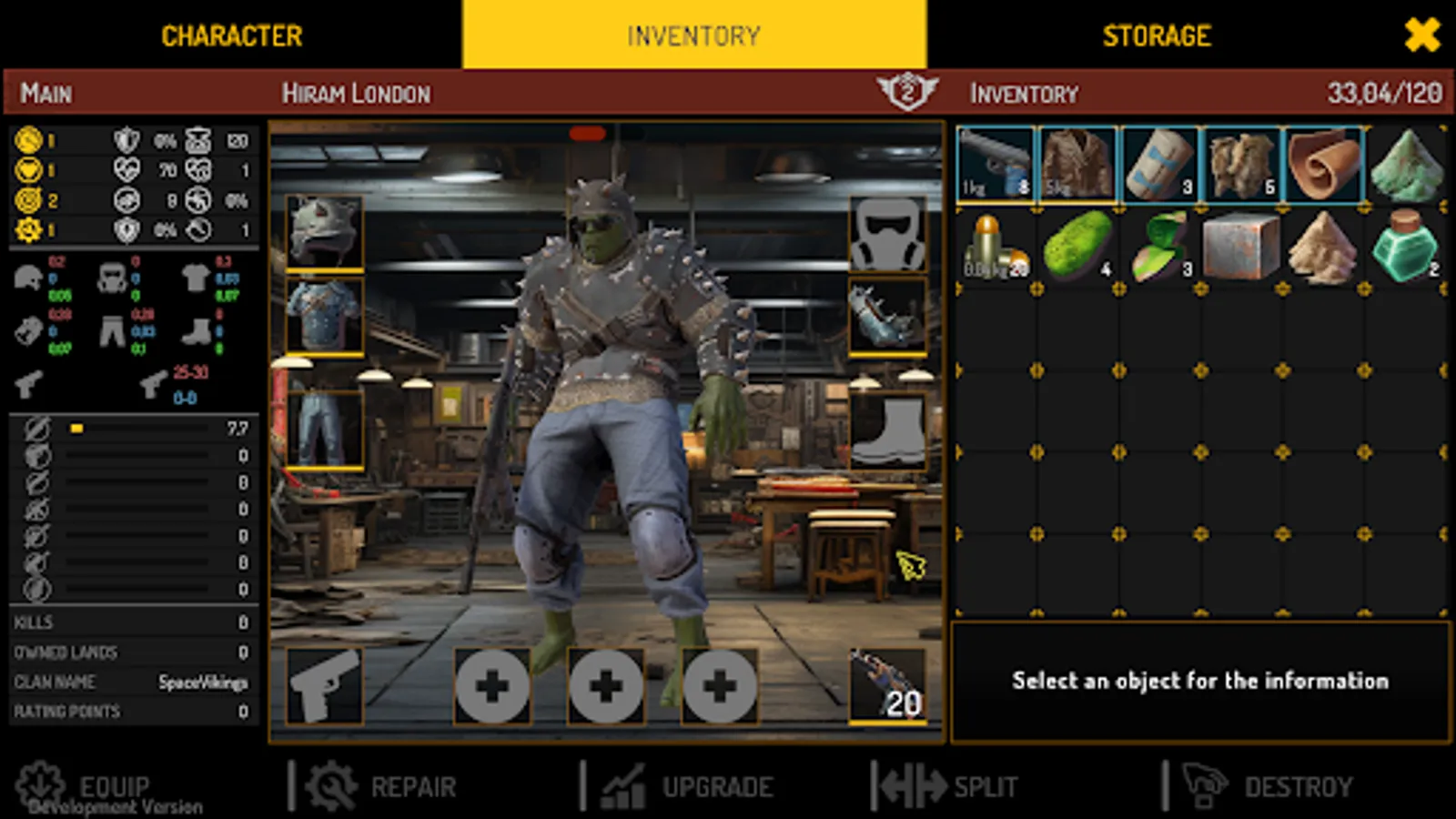Click the pistol slot below the character

[x=323, y=687]
